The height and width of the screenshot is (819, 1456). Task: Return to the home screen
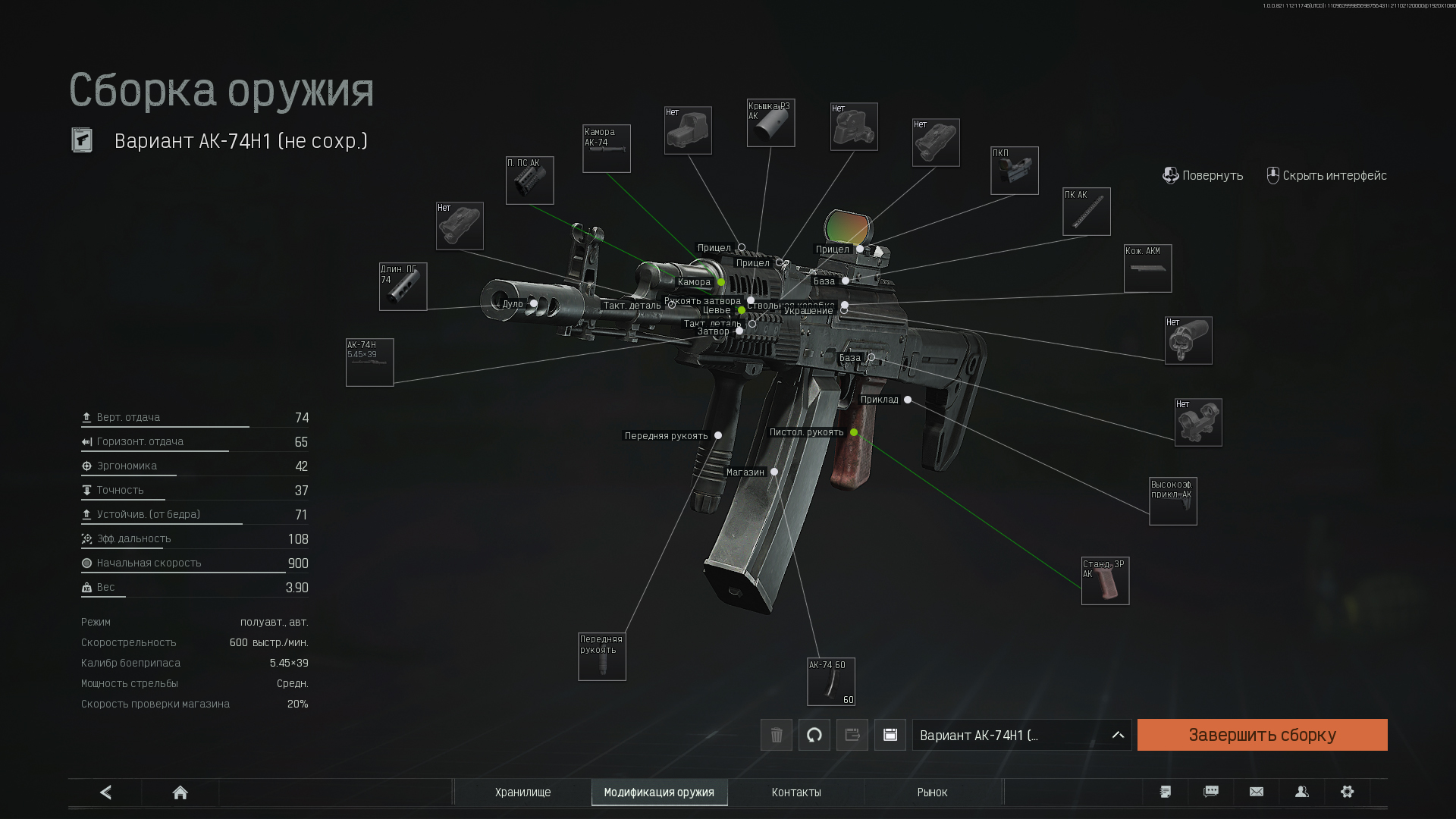tap(180, 792)
